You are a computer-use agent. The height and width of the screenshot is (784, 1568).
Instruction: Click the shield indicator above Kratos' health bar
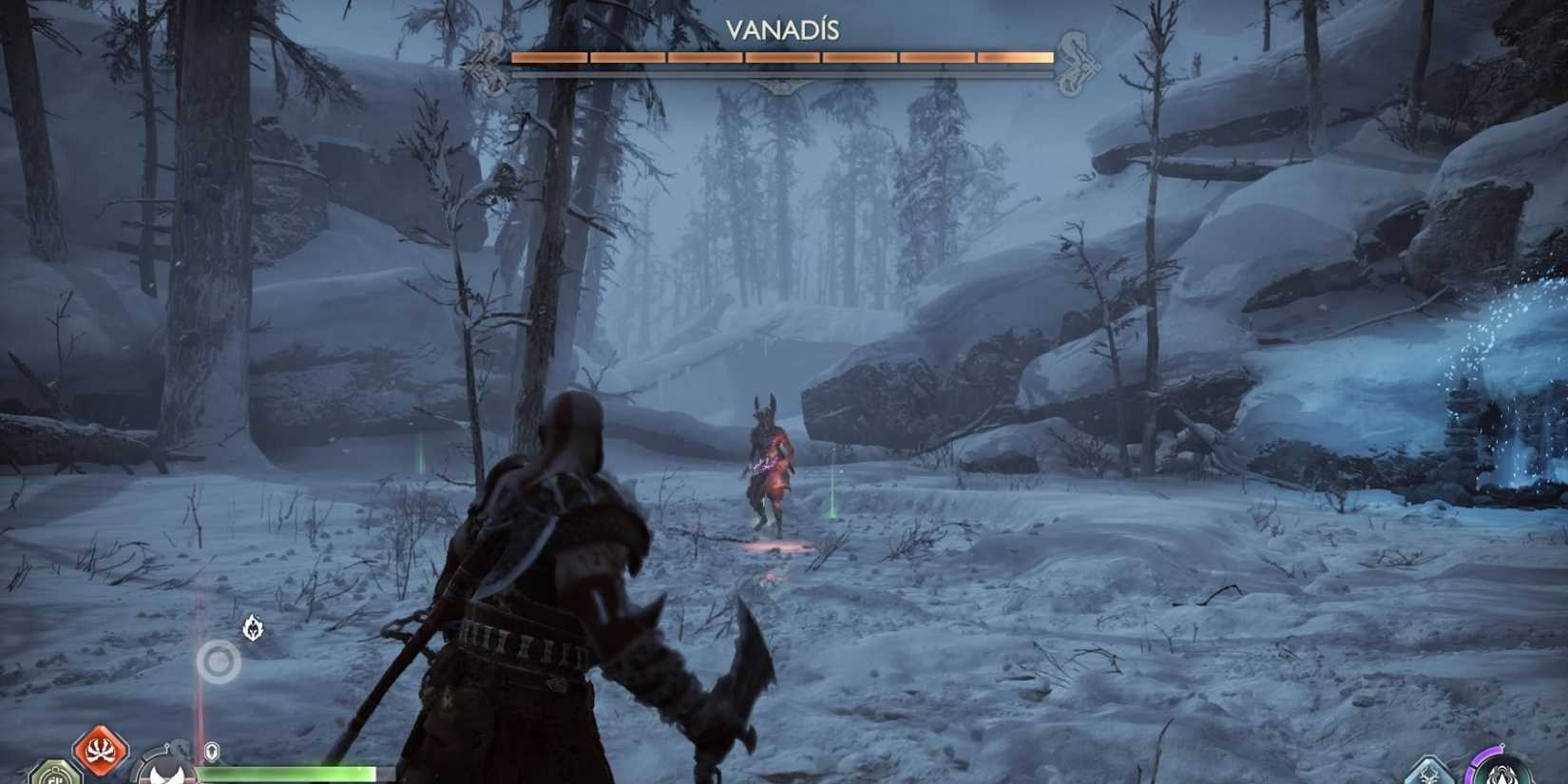pos(211,752)
